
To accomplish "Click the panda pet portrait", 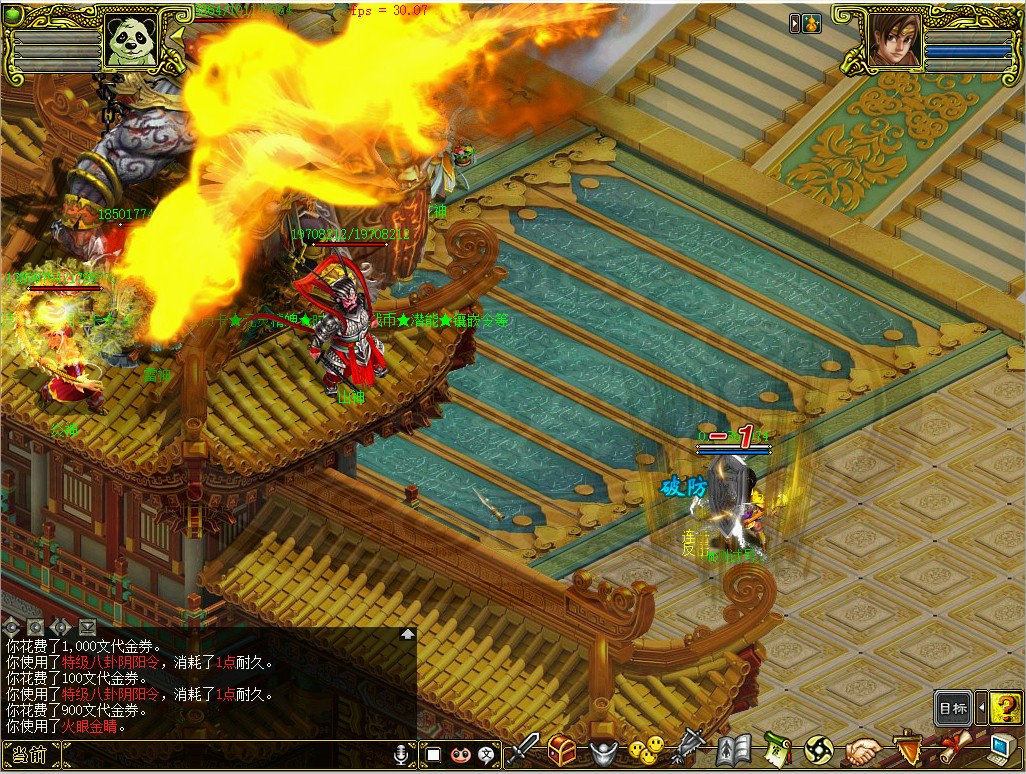I will (132, 41).
